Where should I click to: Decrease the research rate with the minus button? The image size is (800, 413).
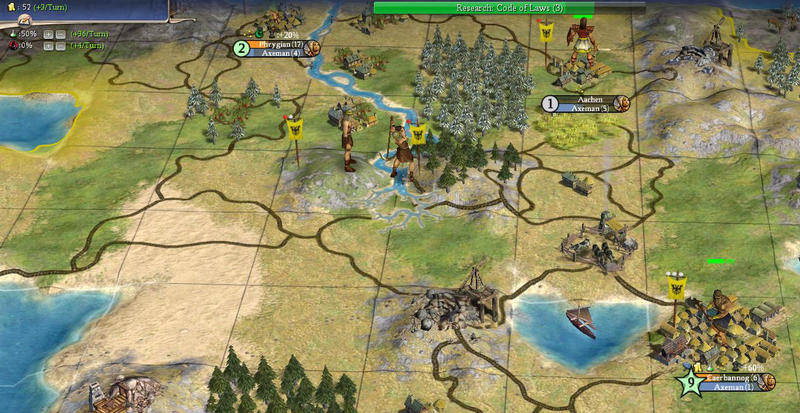[60, 33]
